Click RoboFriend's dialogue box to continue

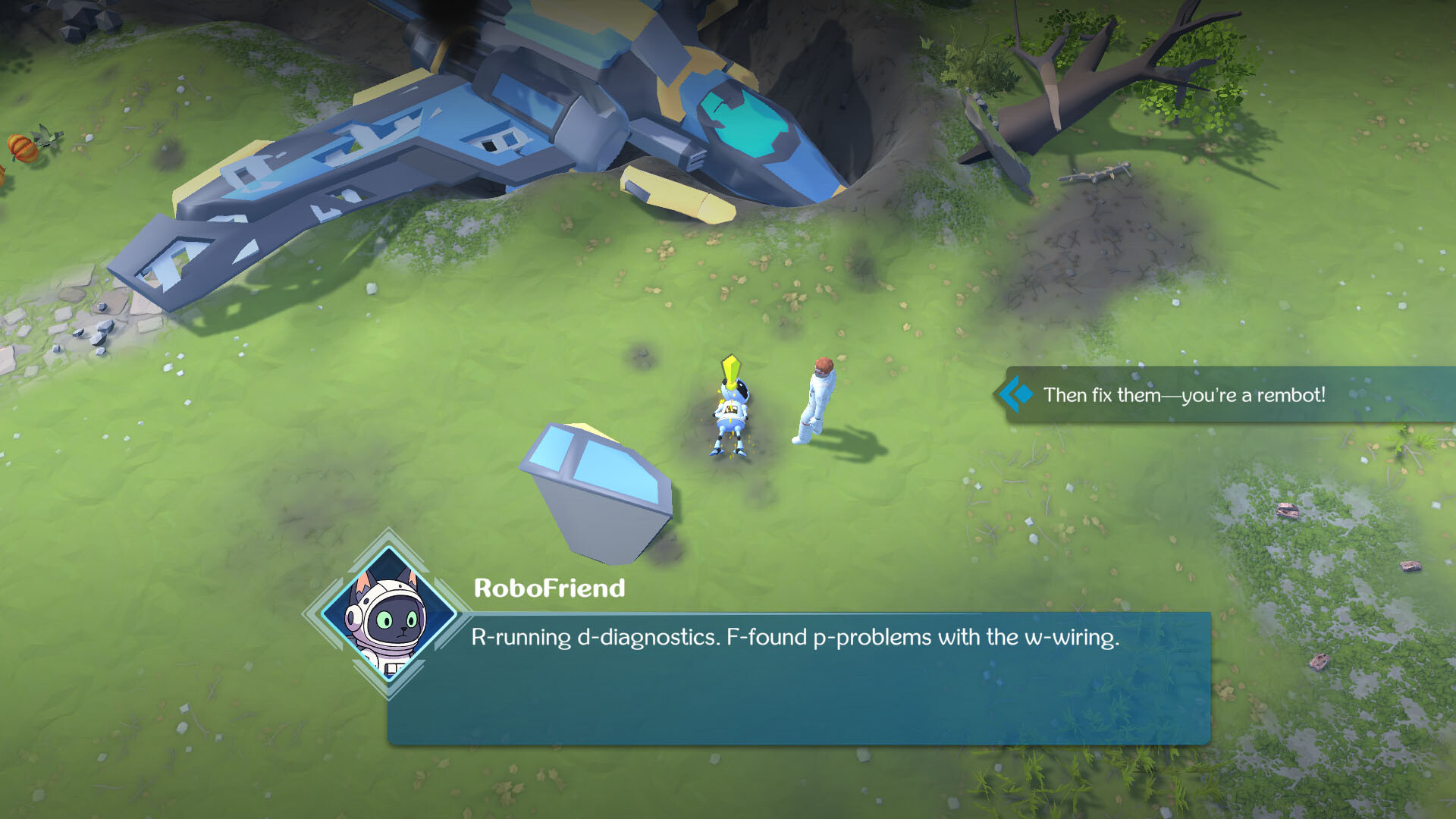(x=799, y=677)
